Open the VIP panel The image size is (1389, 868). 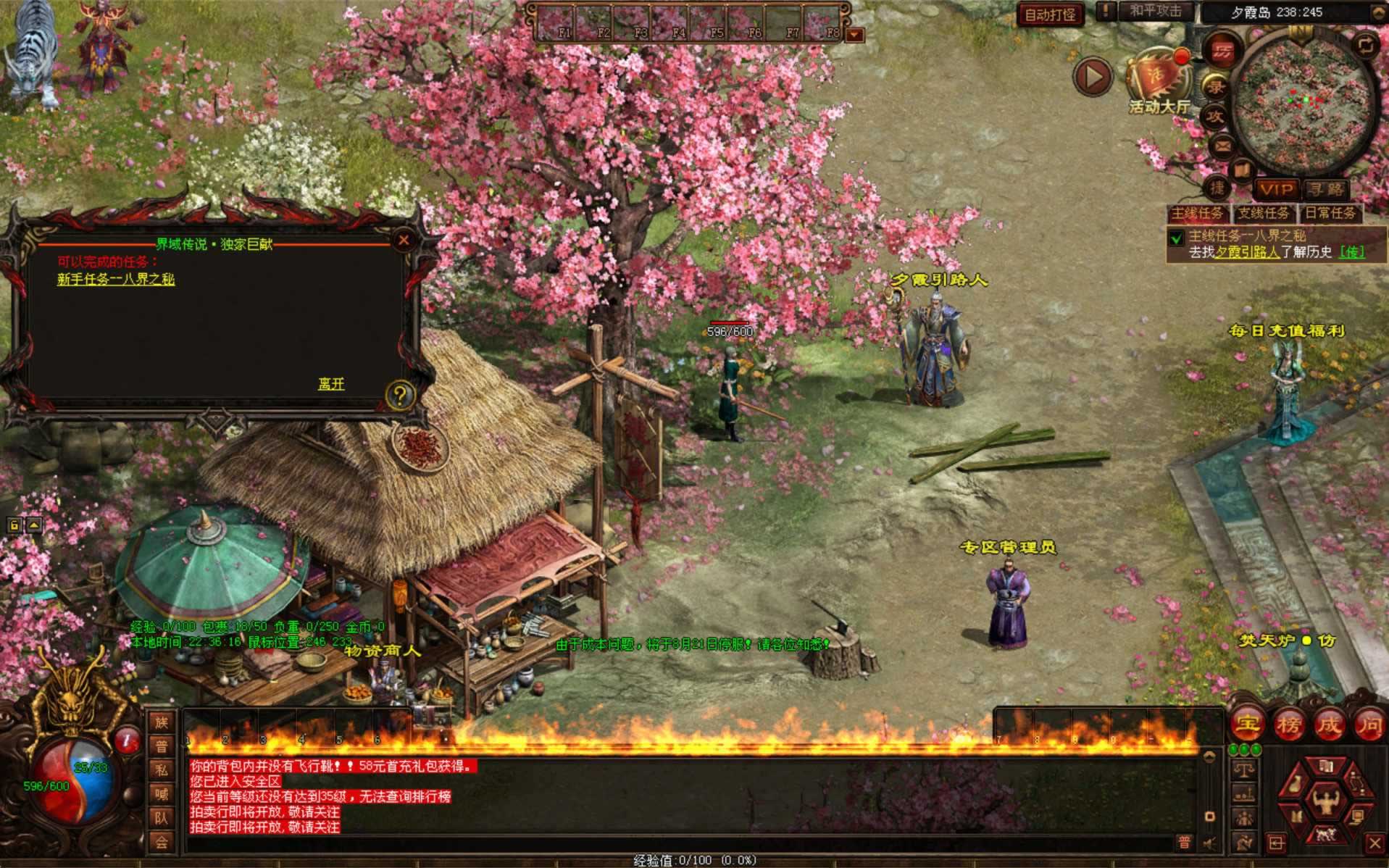pos(1277,190)
